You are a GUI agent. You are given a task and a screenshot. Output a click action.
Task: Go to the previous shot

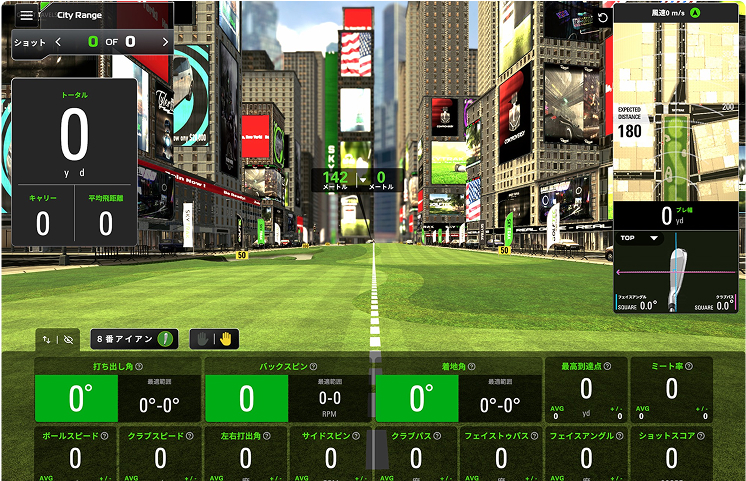pyautogui.click(x=58, y=42)
